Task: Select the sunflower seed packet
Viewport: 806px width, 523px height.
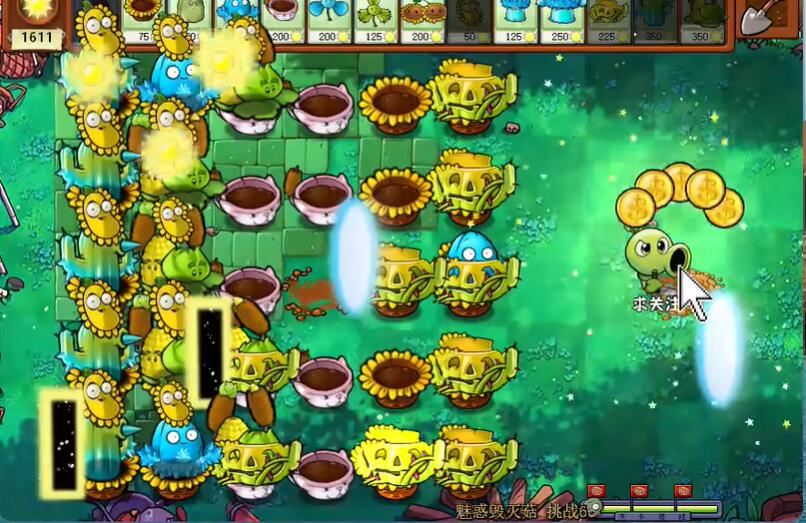Action: 144,20
